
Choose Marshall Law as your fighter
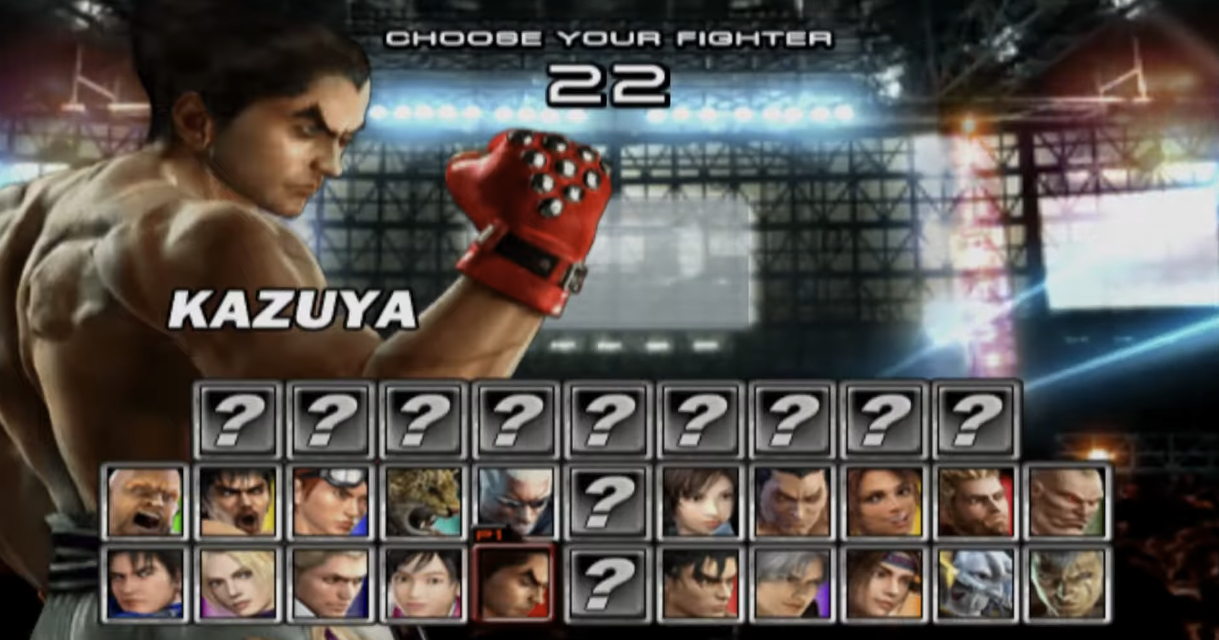click(237, 501)
